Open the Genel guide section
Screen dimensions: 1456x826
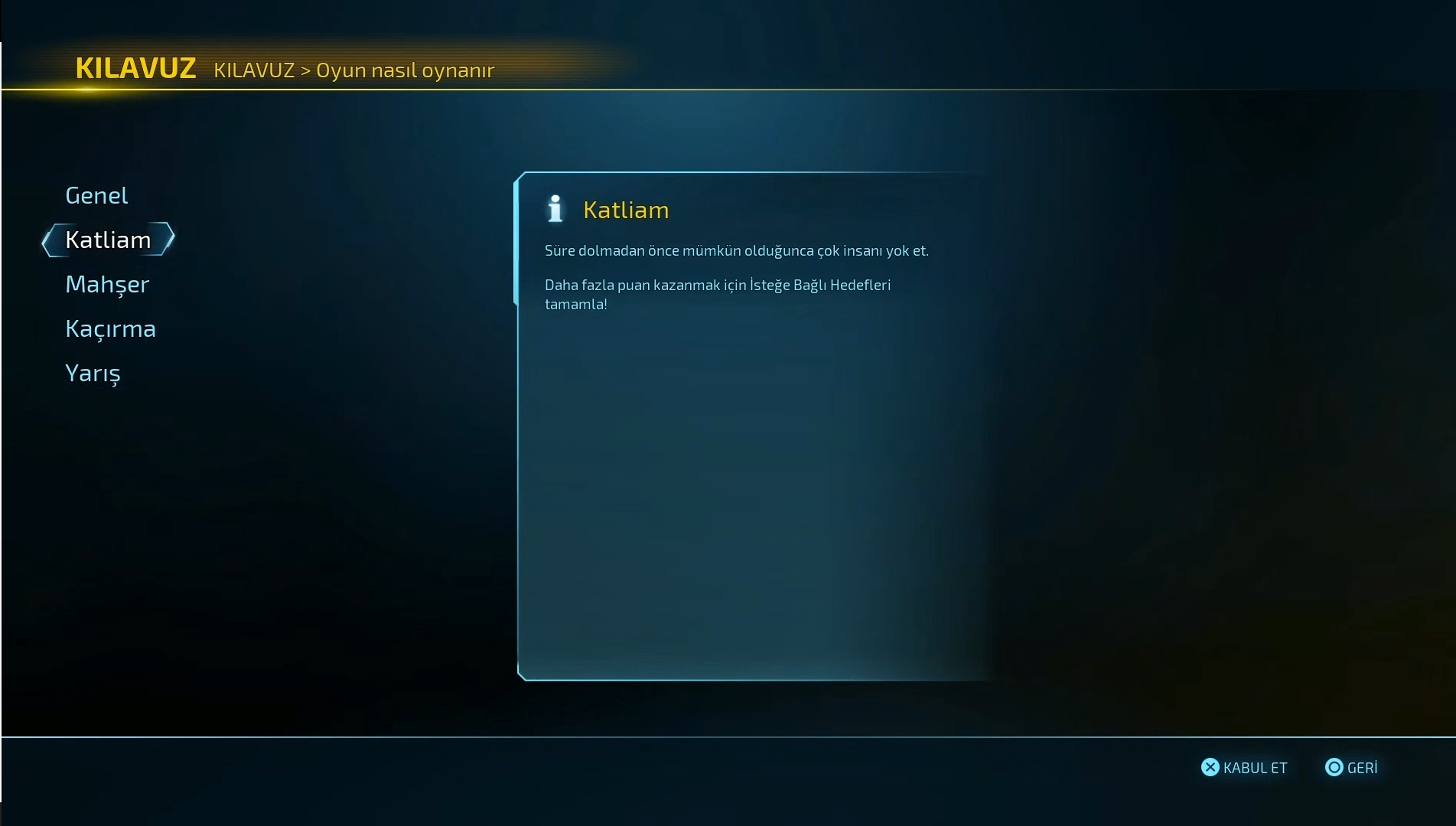click(x=96, y=195)
